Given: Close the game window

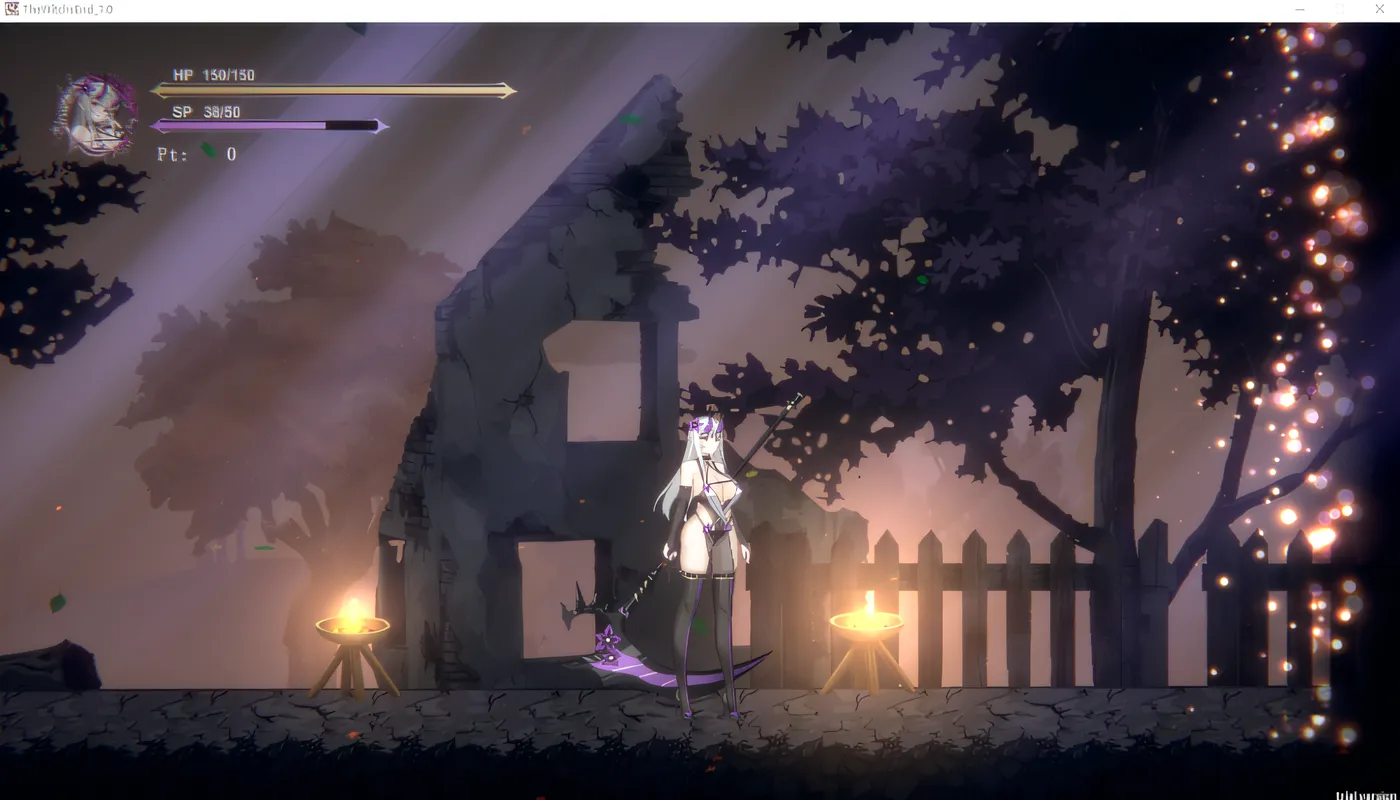Looking at the screenshot, I should 1379,9.
